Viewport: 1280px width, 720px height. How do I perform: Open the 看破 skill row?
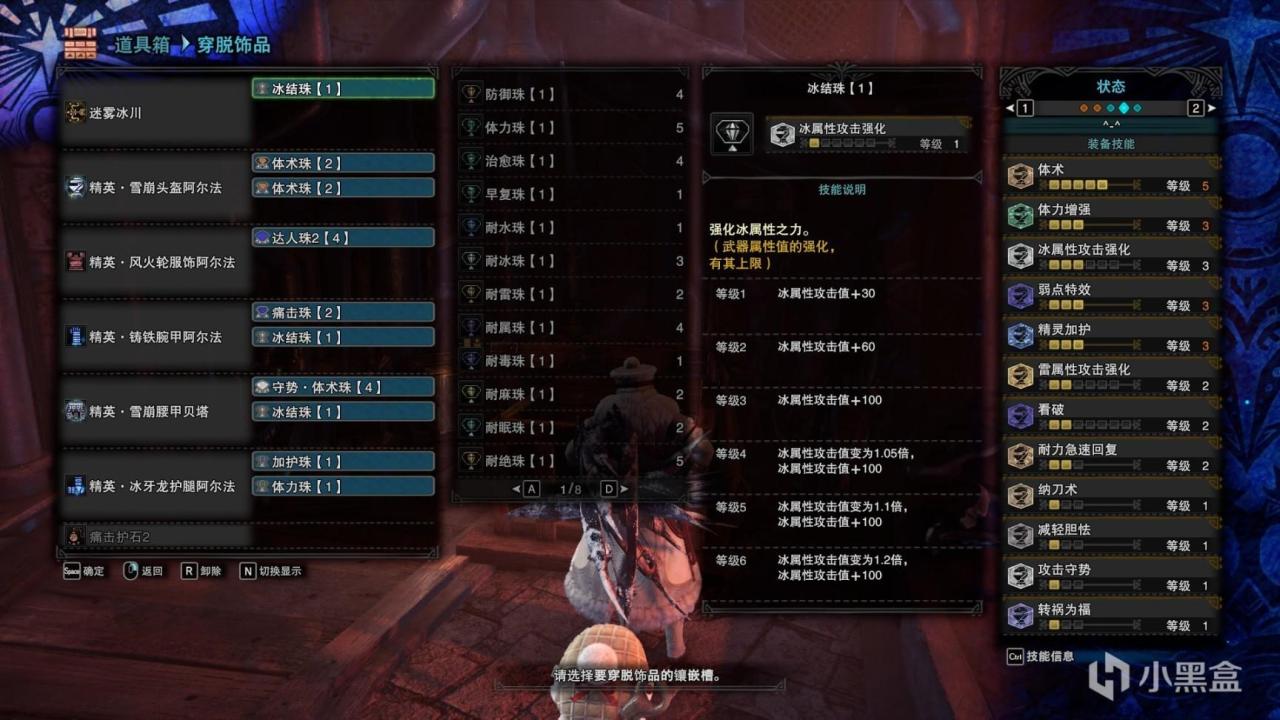tap(1112, 417)
